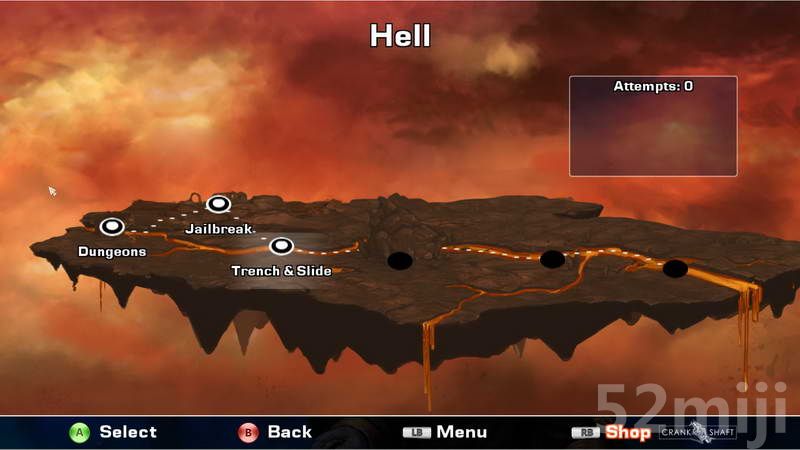Viewport: 800px width, 450px height.
Task: Open the Trench & Slide level
Action: (281, 245)
